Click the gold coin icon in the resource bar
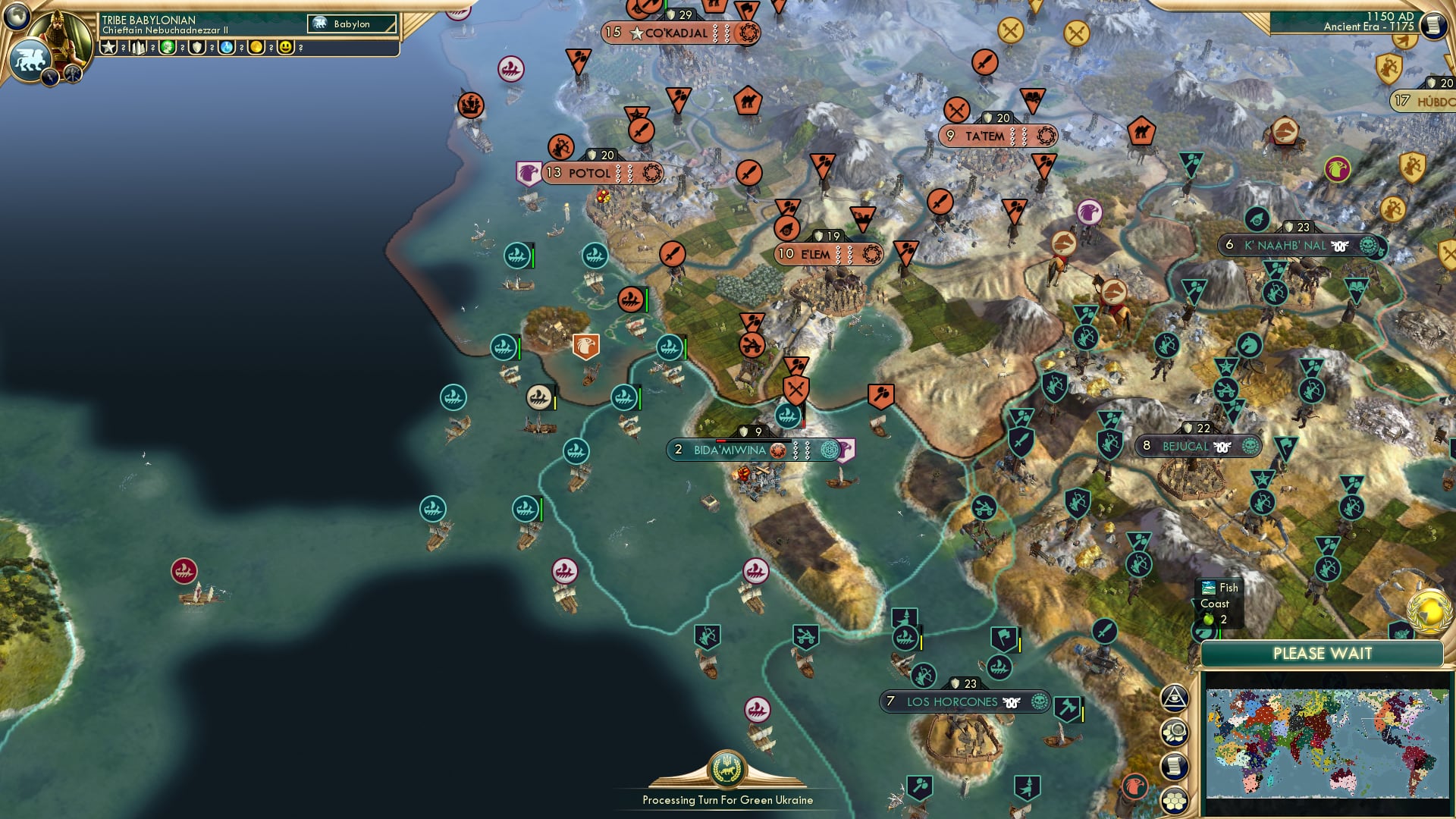This screenshot has width=1456, height=819. point(256,47)
